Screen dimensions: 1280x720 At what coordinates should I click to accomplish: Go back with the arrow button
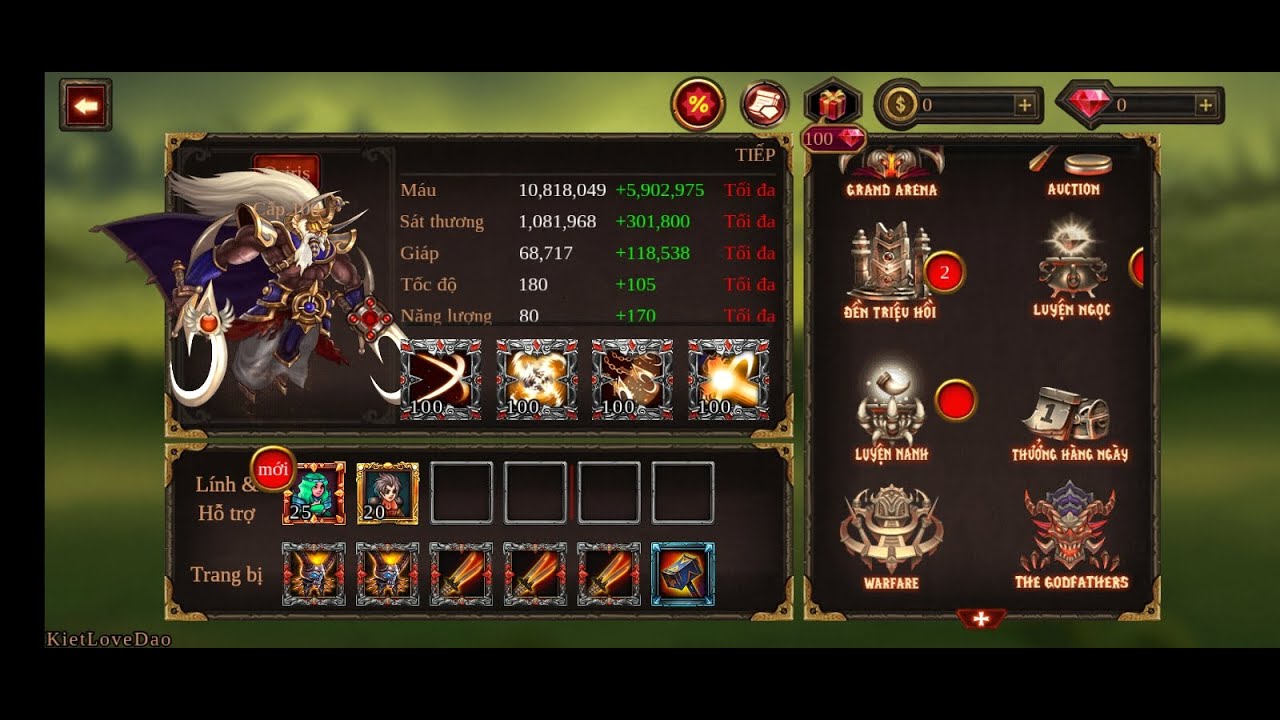[x=85, y=105]
